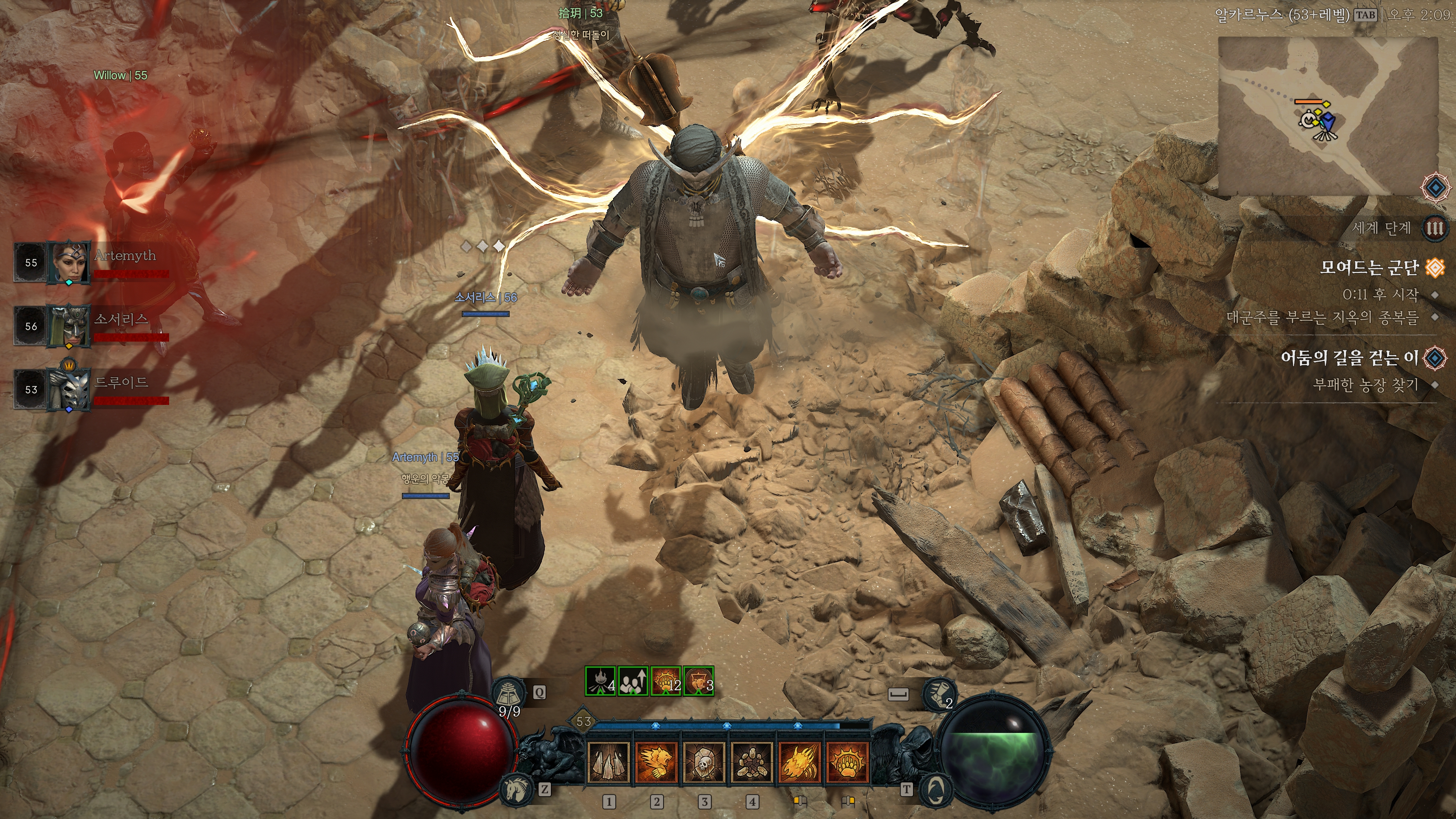Image resolution: width=1456 pixels, height=819 pixels.
Task: Select Artemyth's party portrait
Action: tap(69, 262)
